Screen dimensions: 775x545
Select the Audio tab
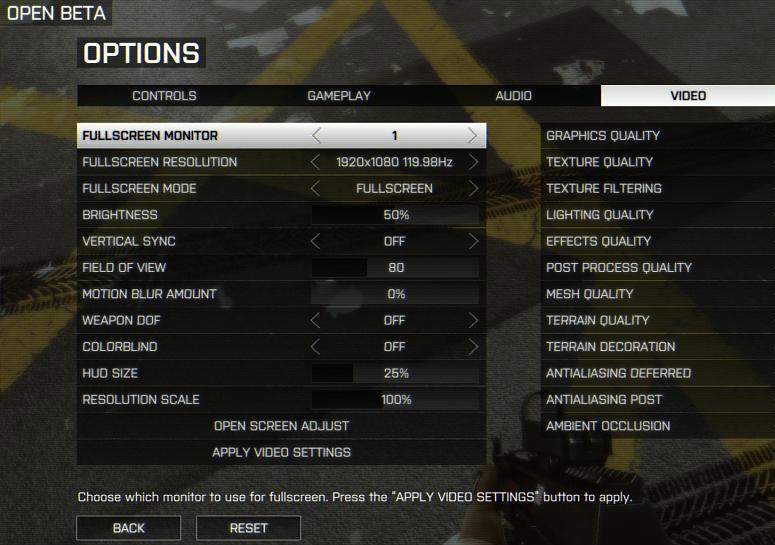coord(513,96)
